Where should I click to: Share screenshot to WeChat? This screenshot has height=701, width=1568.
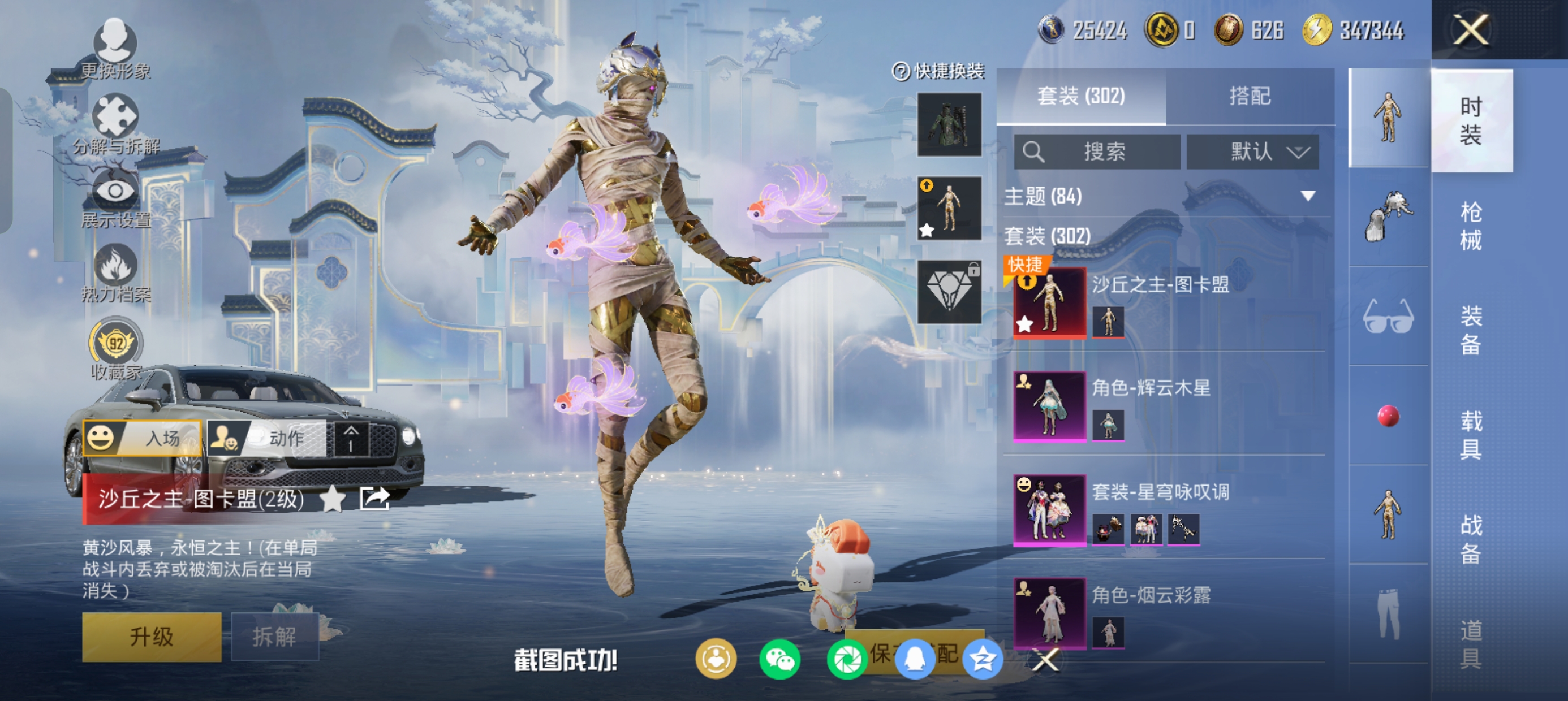tap(779, 660)
